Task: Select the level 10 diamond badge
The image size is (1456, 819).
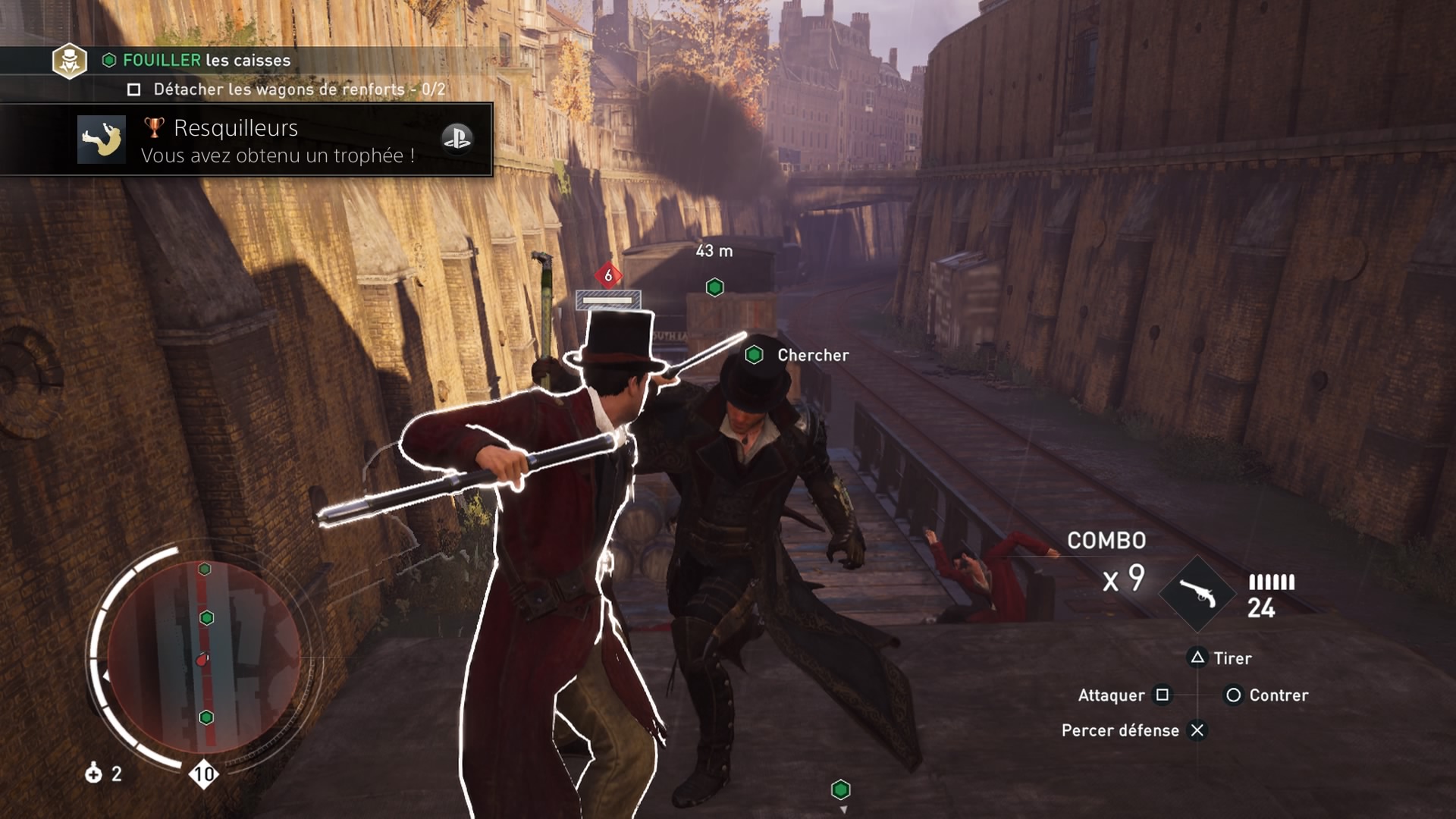Action: [x=203, y=773]
